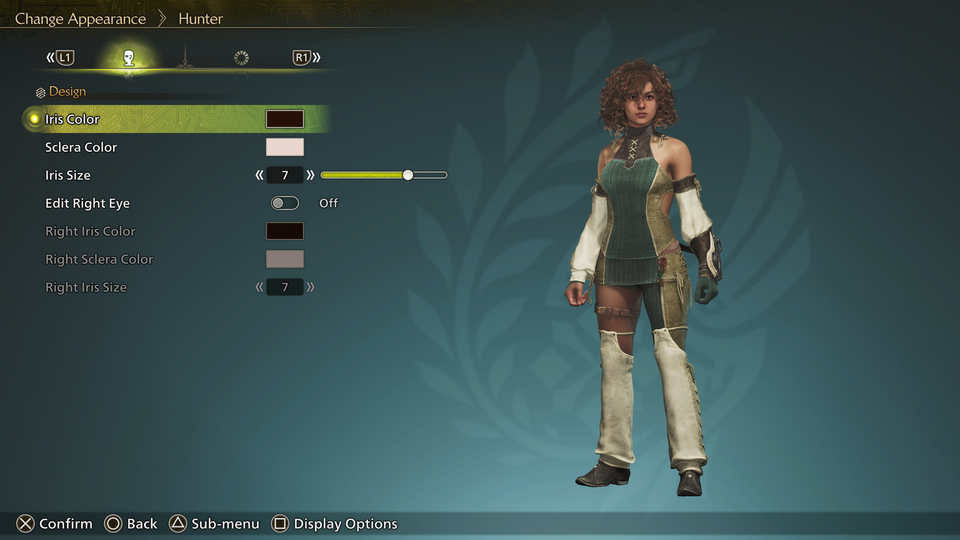
Task: Increase Iris Size with right arrow
Action: coord(310,175)
